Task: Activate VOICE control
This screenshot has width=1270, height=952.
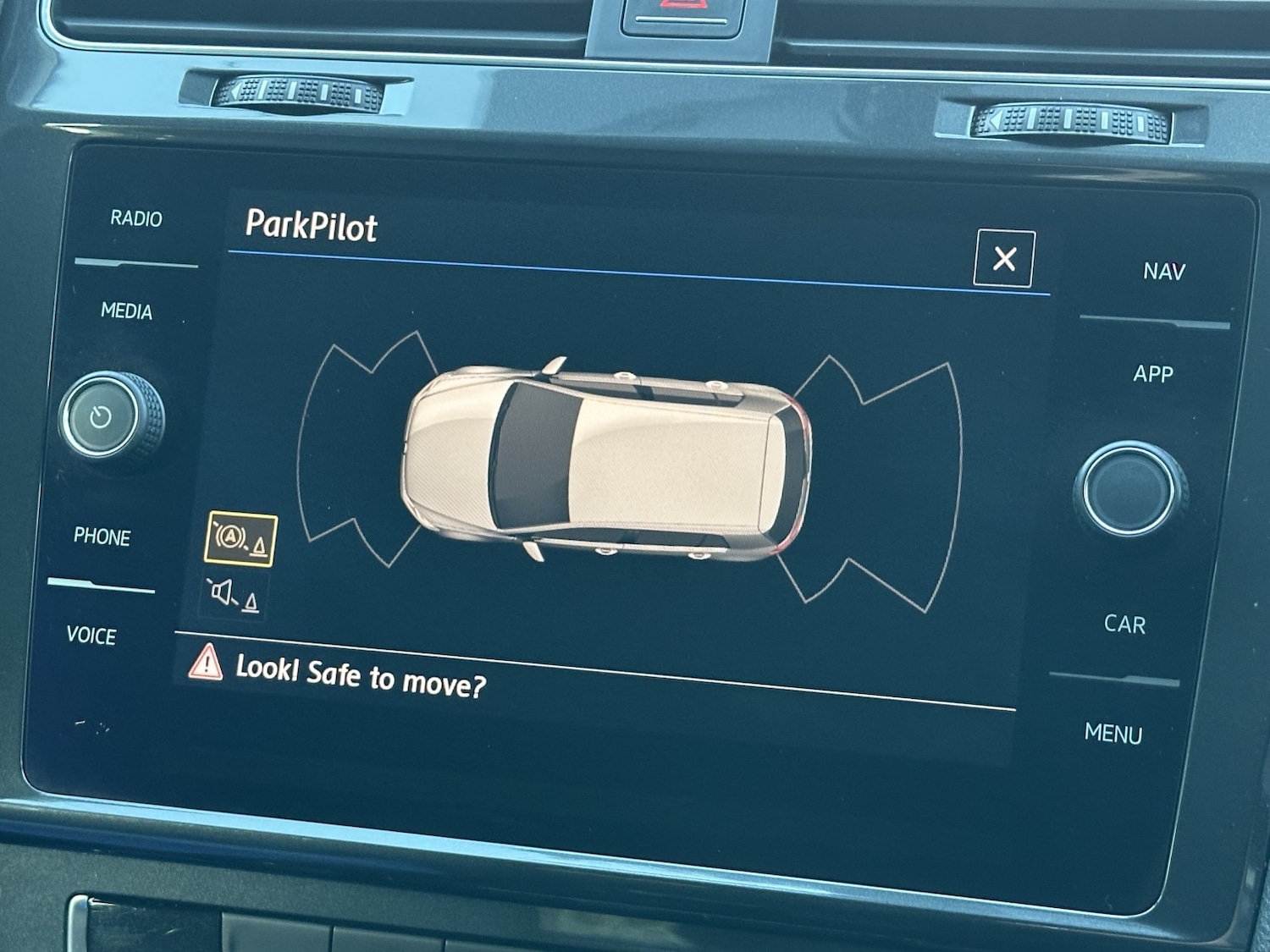Action: point(91,636)
